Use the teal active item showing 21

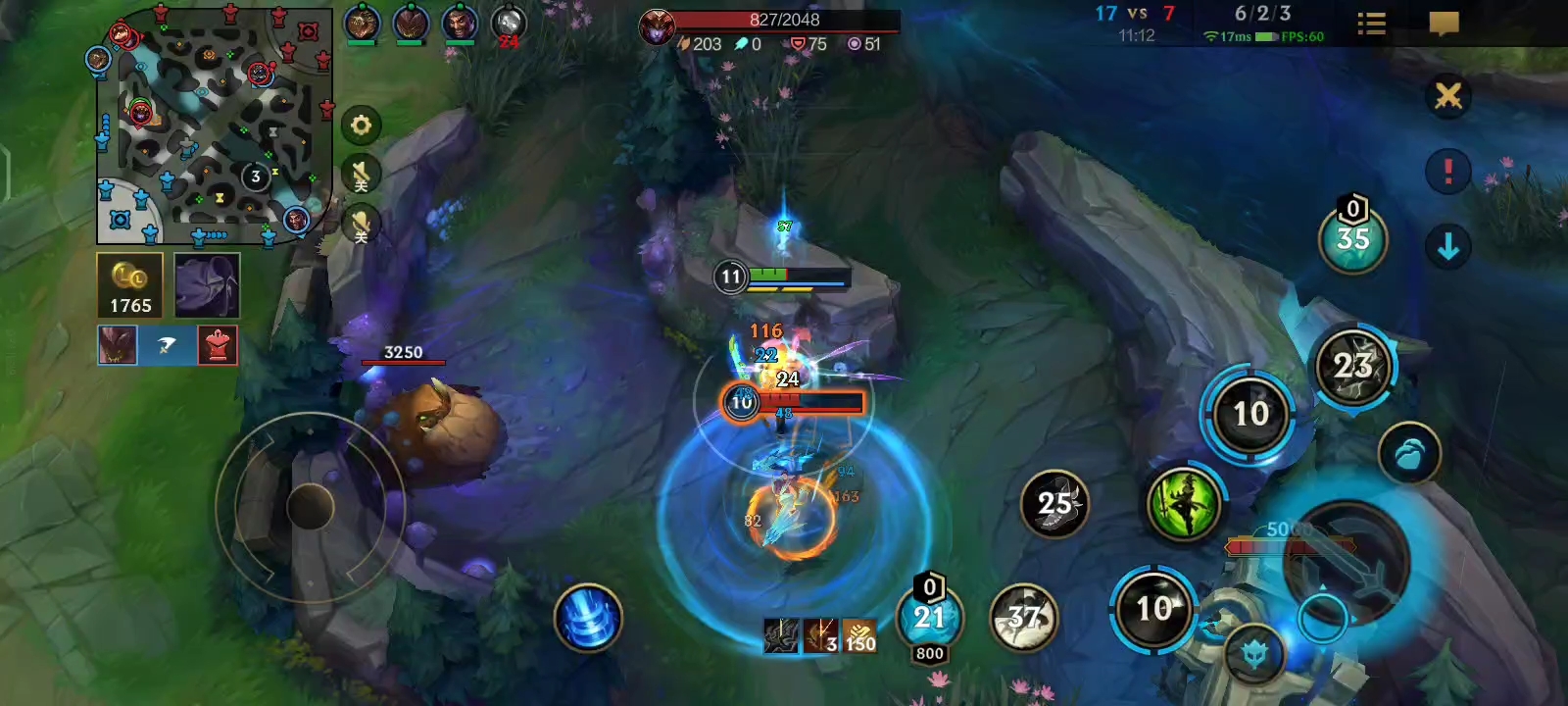point(929,618)
